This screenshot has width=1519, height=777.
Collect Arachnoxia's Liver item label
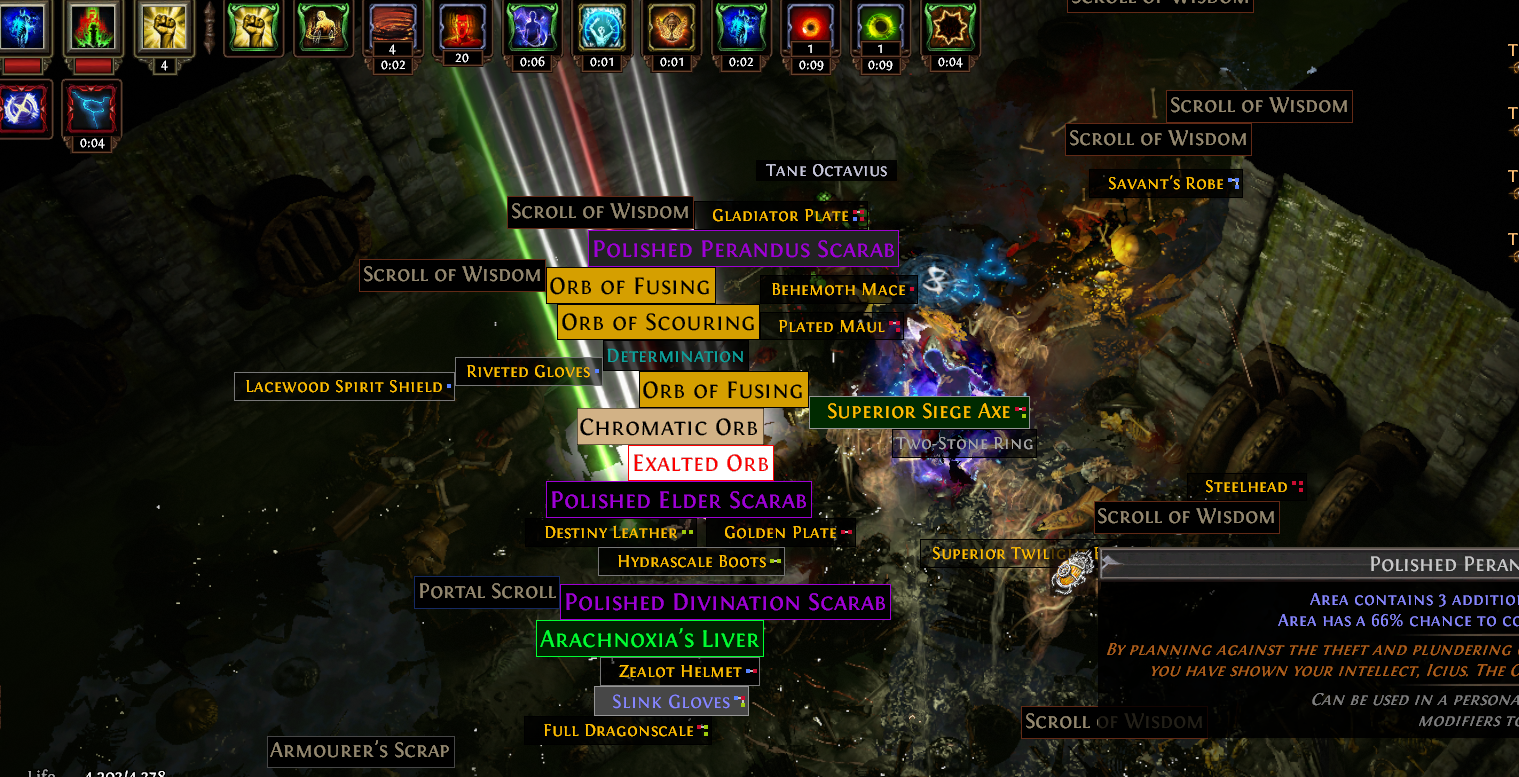[x=650, y=639]
